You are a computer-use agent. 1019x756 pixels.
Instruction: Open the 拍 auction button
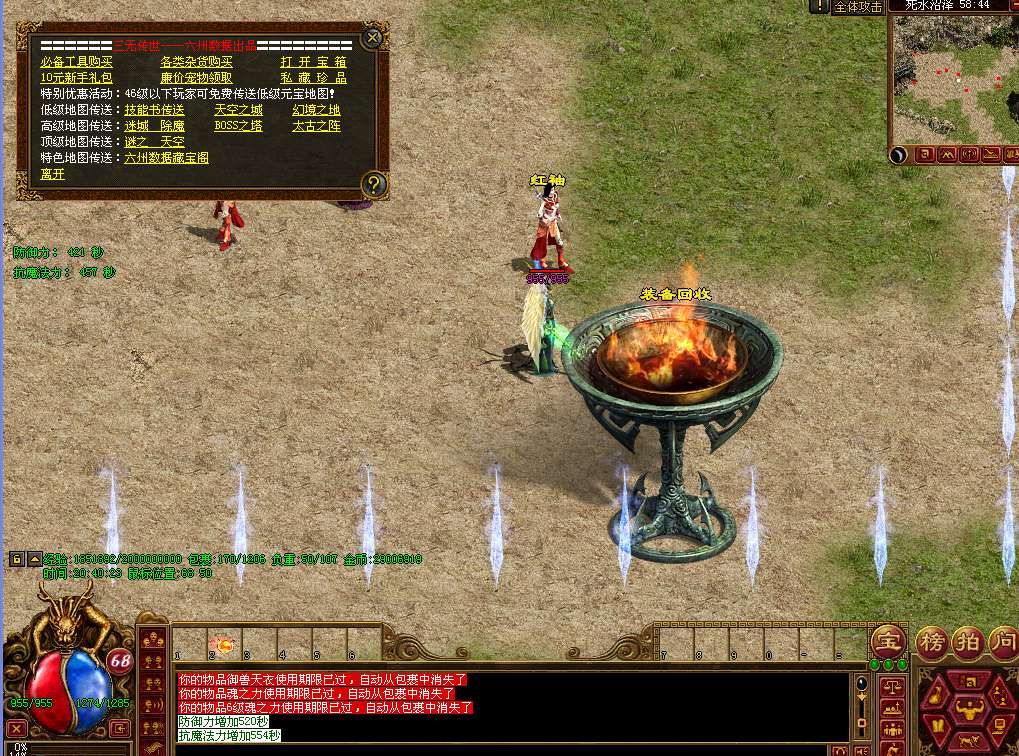[968, 641]
